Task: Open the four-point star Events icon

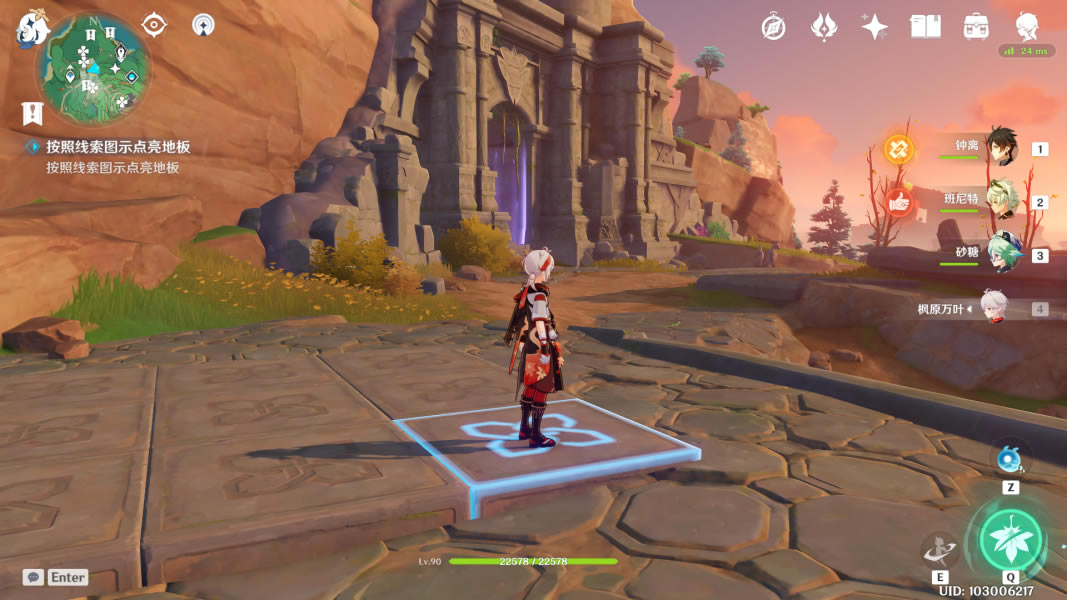Action: pos(875,27)
